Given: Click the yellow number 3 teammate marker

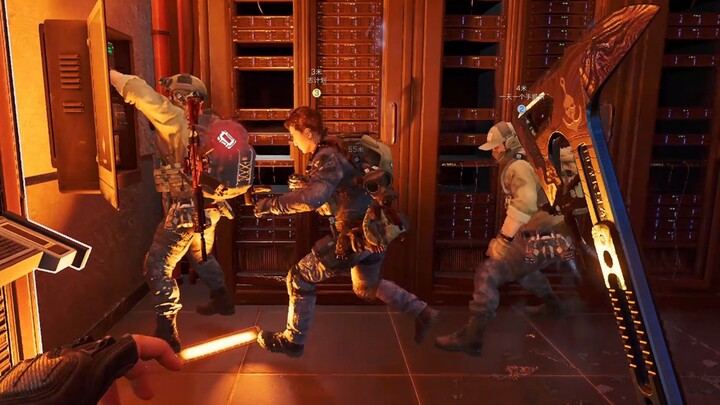Looking at the screenshot, I should pyautogui.click(x=316, y=93).
